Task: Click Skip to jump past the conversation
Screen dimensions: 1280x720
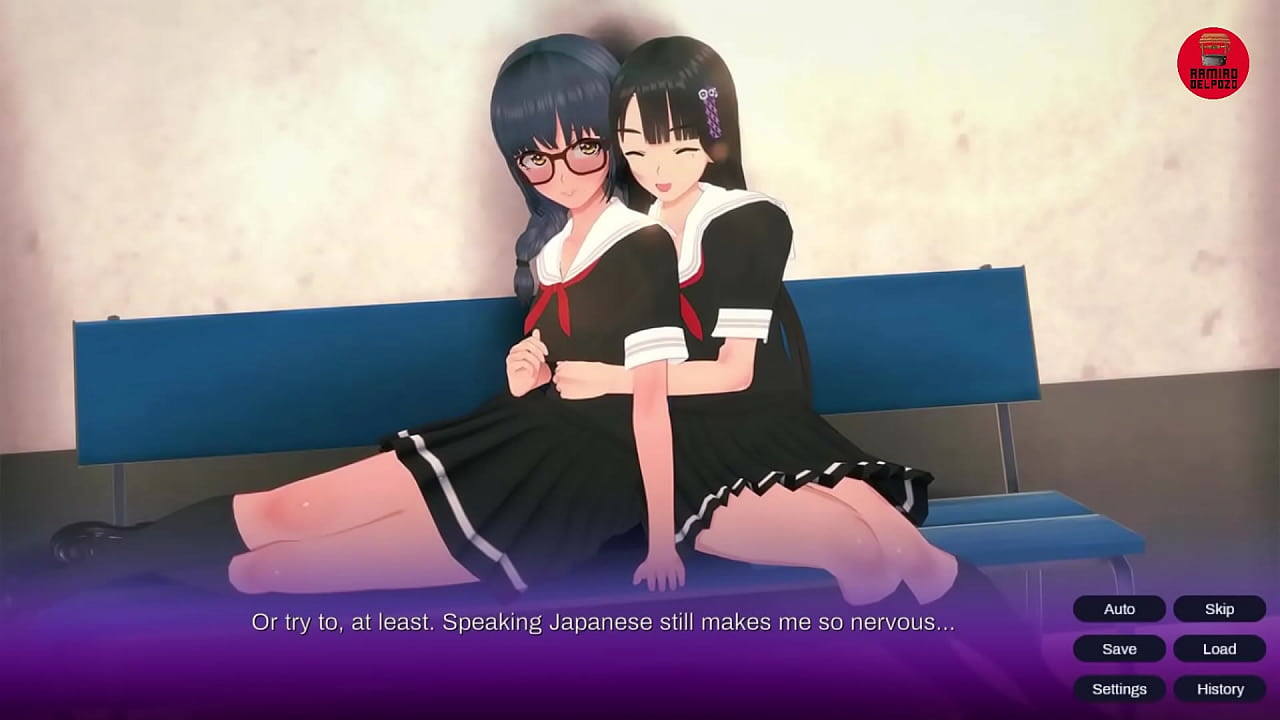Action: click(1219, 609)
